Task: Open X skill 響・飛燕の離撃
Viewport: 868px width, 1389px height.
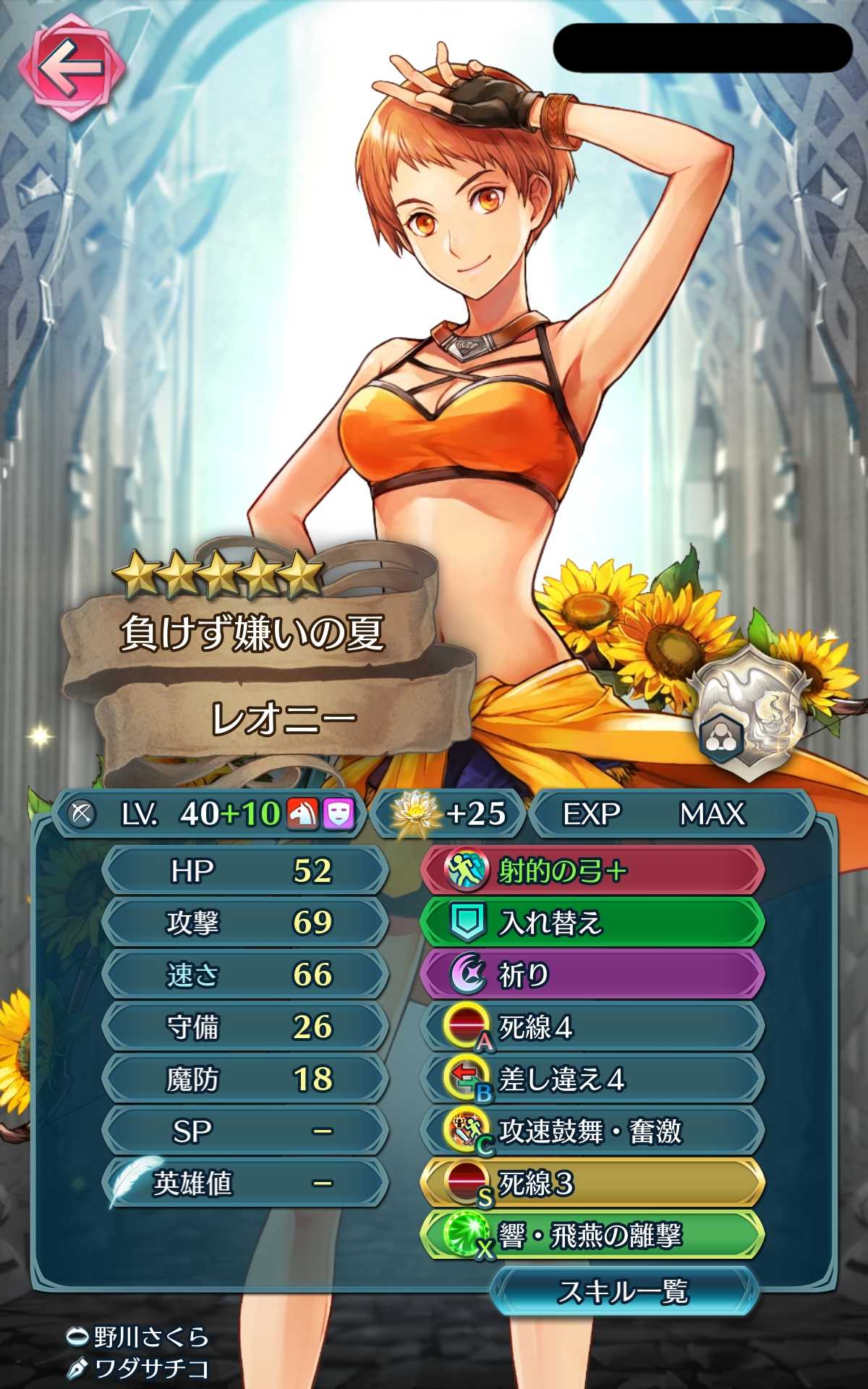Action: [x=592, y=1236]
